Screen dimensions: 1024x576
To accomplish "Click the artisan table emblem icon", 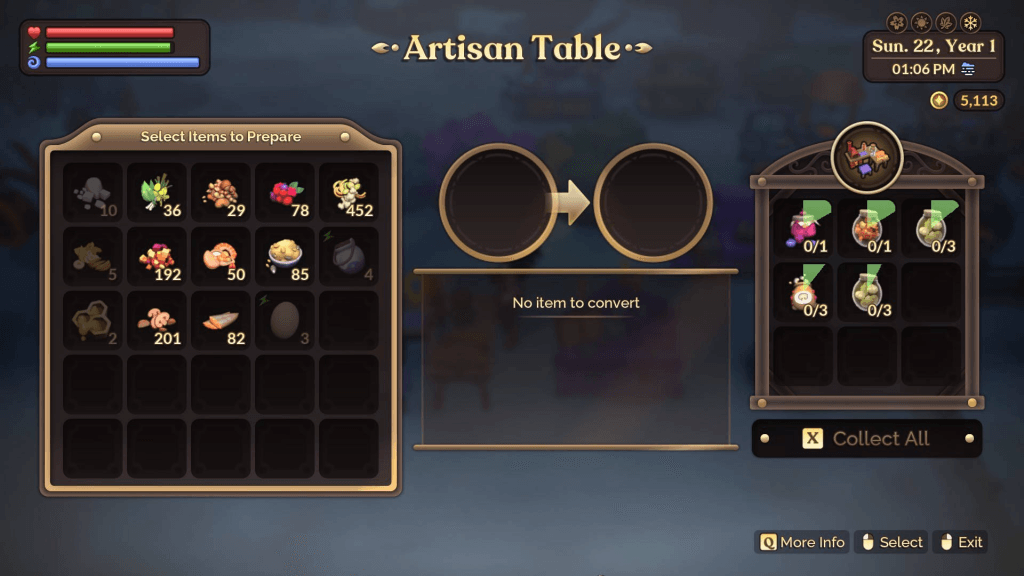I will pyautogui.click(x=867, y=158).
